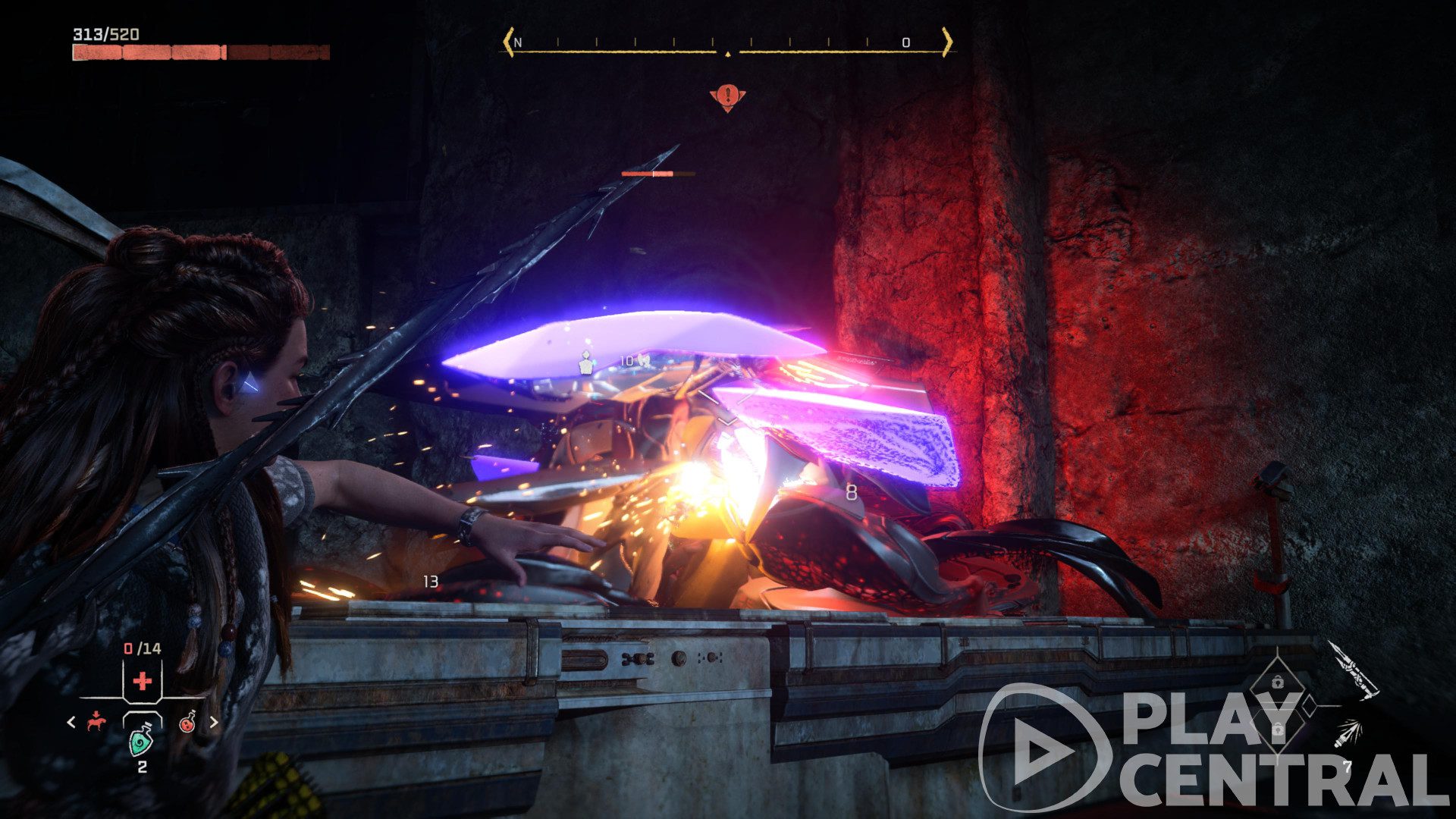This screenshot has height=819, width=1456.
Task: Click the right chevron to cycle tools
Action: tap(215, 723)
